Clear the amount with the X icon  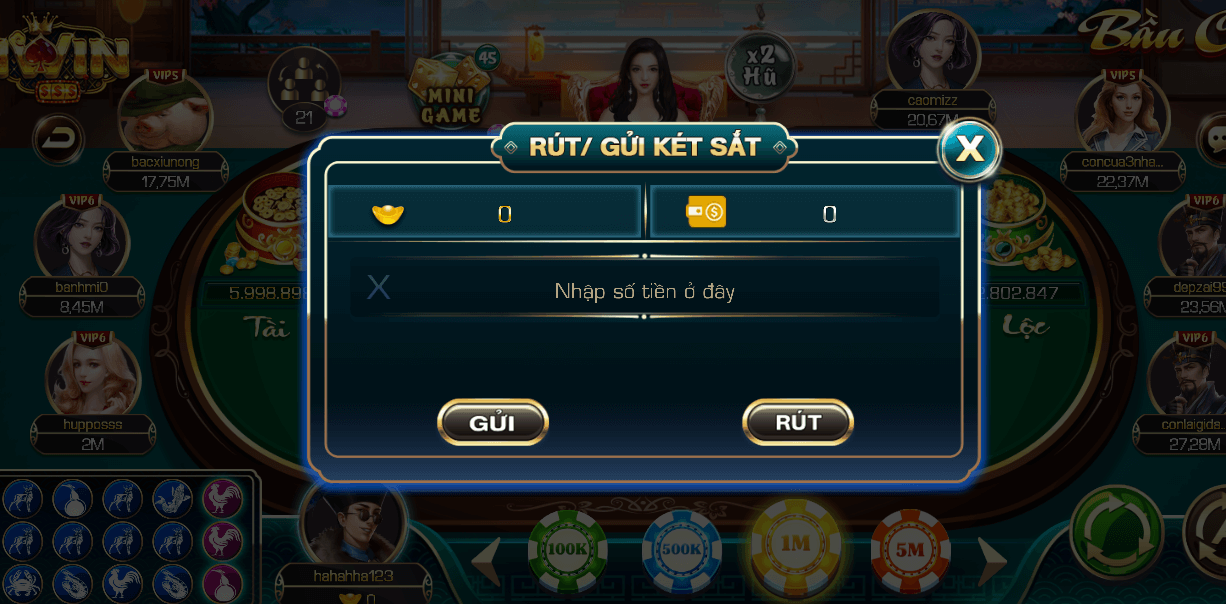pos(378,288)
